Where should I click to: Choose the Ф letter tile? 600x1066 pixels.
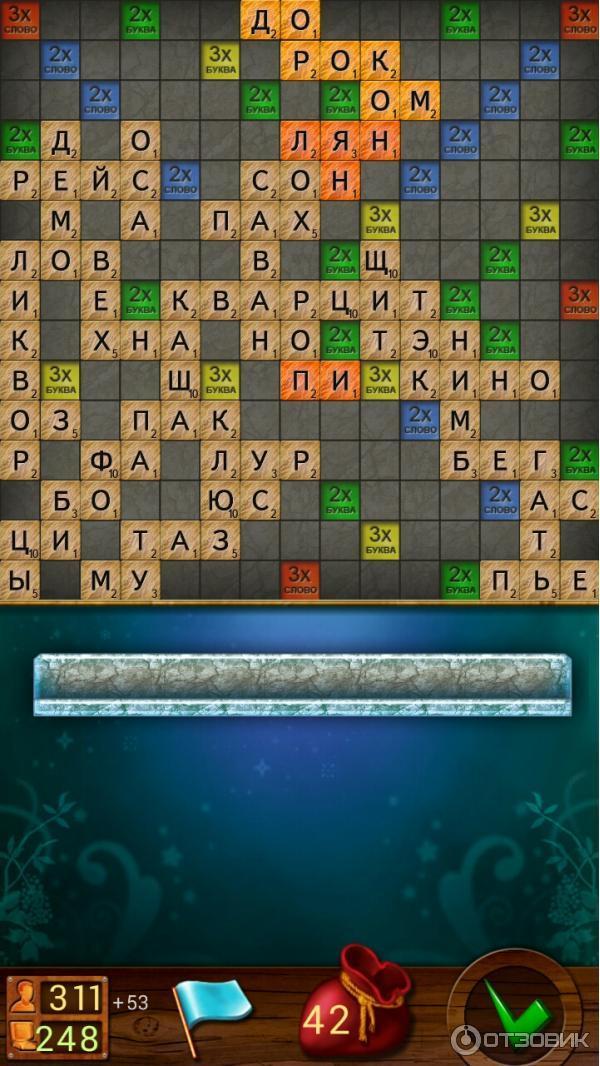[100, 460]
